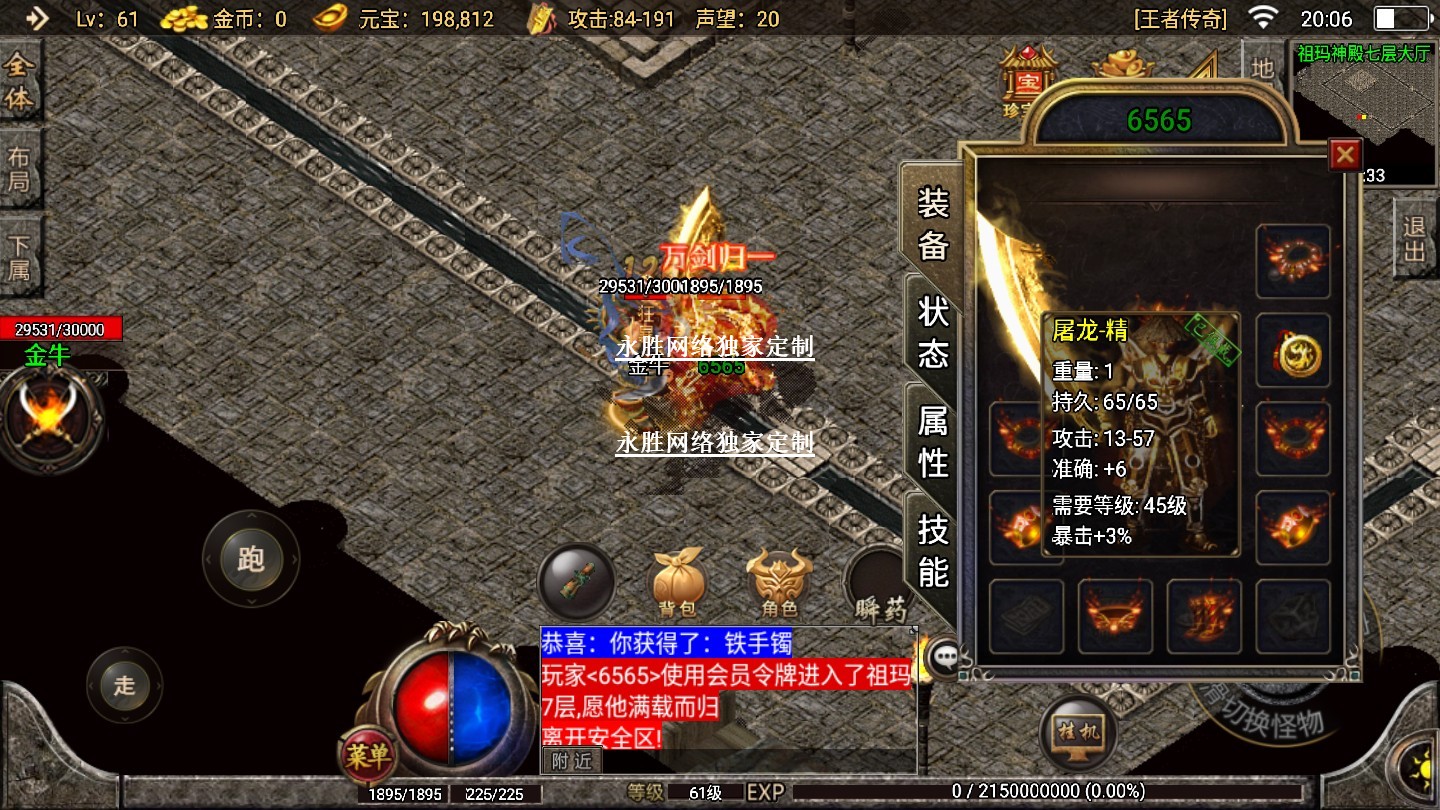
Task: Toggle the 跑 run mode button
Action: point(250,558)
